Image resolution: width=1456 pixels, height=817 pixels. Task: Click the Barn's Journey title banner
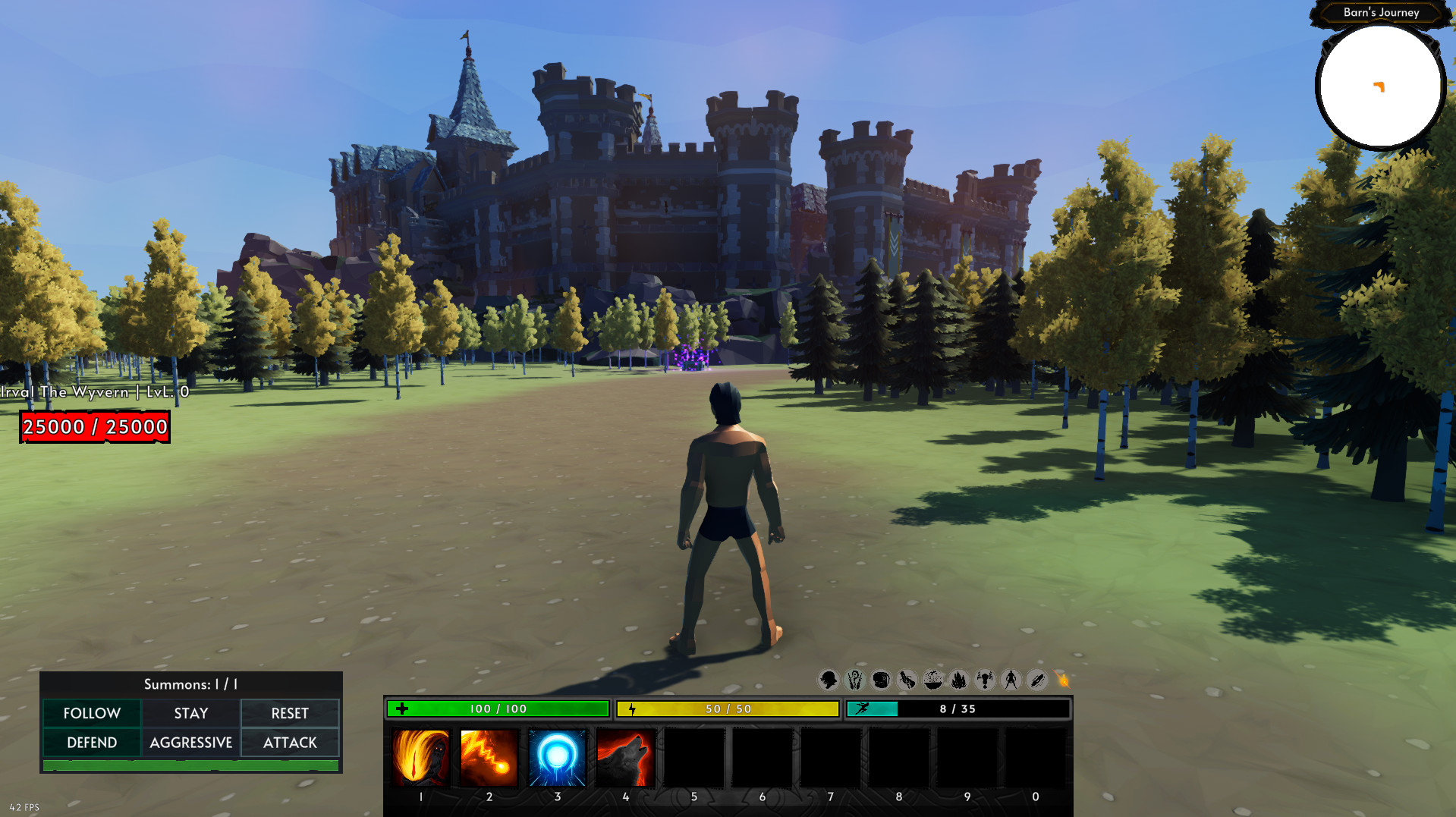click(x=1381, y=12)
